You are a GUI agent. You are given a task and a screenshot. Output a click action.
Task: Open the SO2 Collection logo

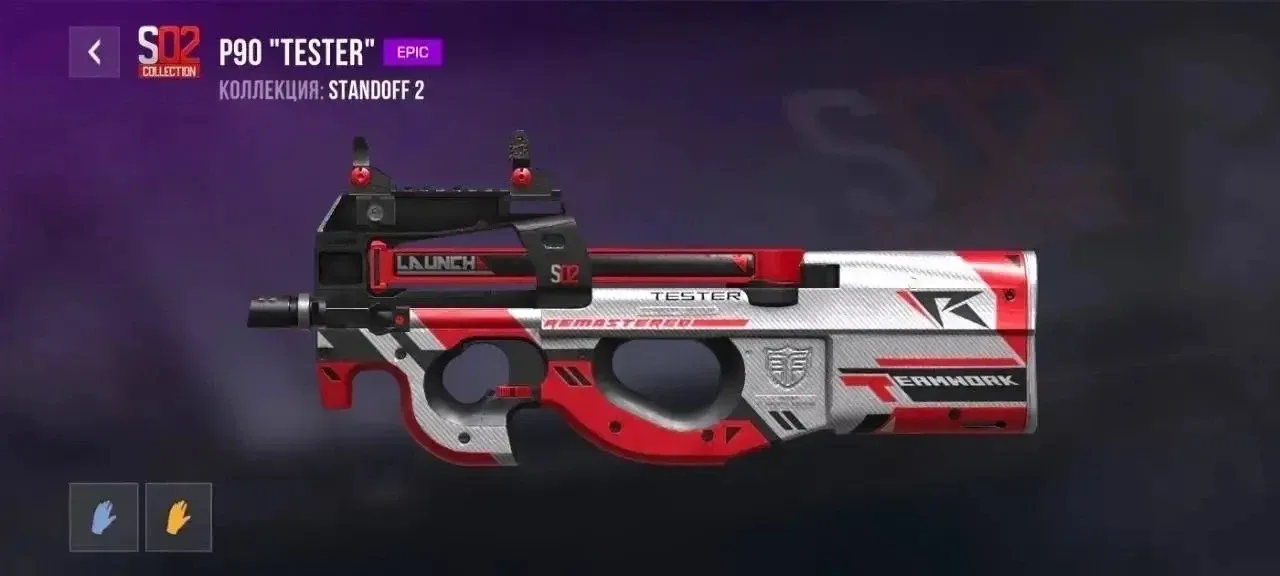coord(168,52)
